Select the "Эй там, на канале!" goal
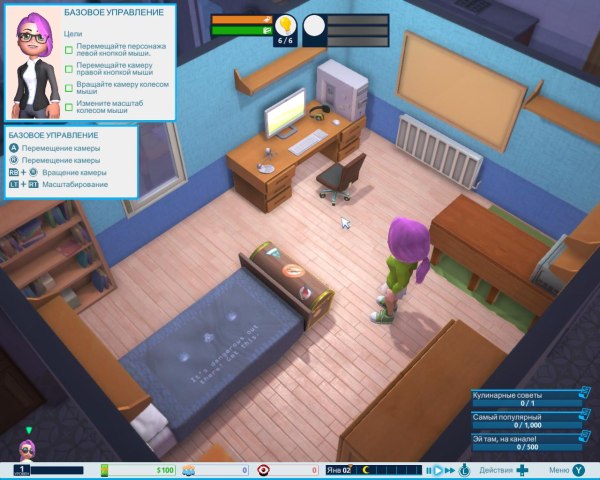The height and width of the screenshot is (480, 600). pyautogui.click(x=524, y=442)
